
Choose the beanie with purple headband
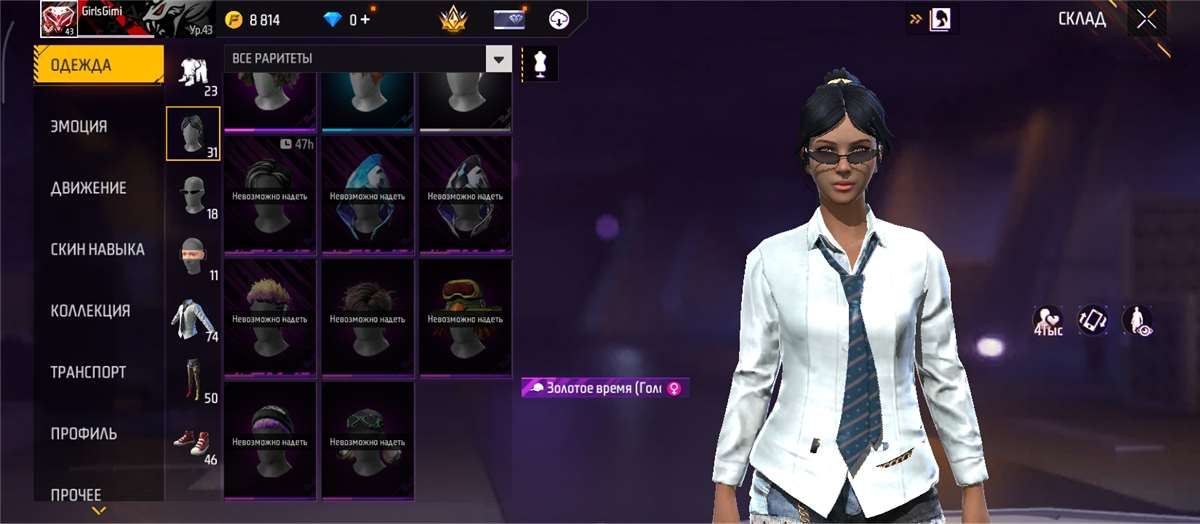click(x=270, y=438)
